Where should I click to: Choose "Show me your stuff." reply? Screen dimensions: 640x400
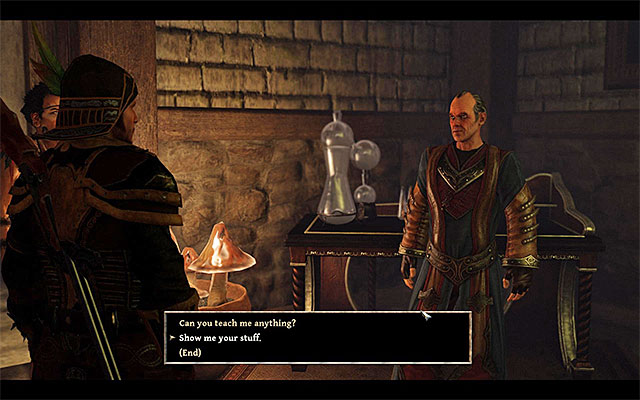221,337
